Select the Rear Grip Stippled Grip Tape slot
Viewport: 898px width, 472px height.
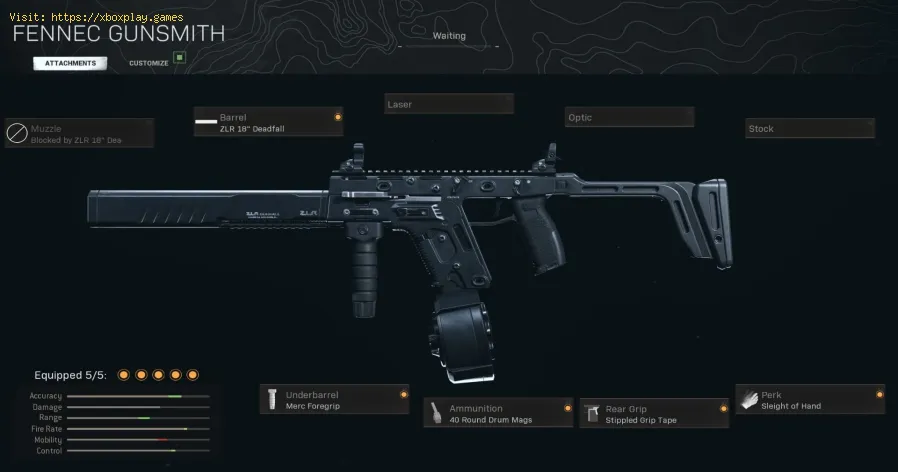(x=654, y=413)
